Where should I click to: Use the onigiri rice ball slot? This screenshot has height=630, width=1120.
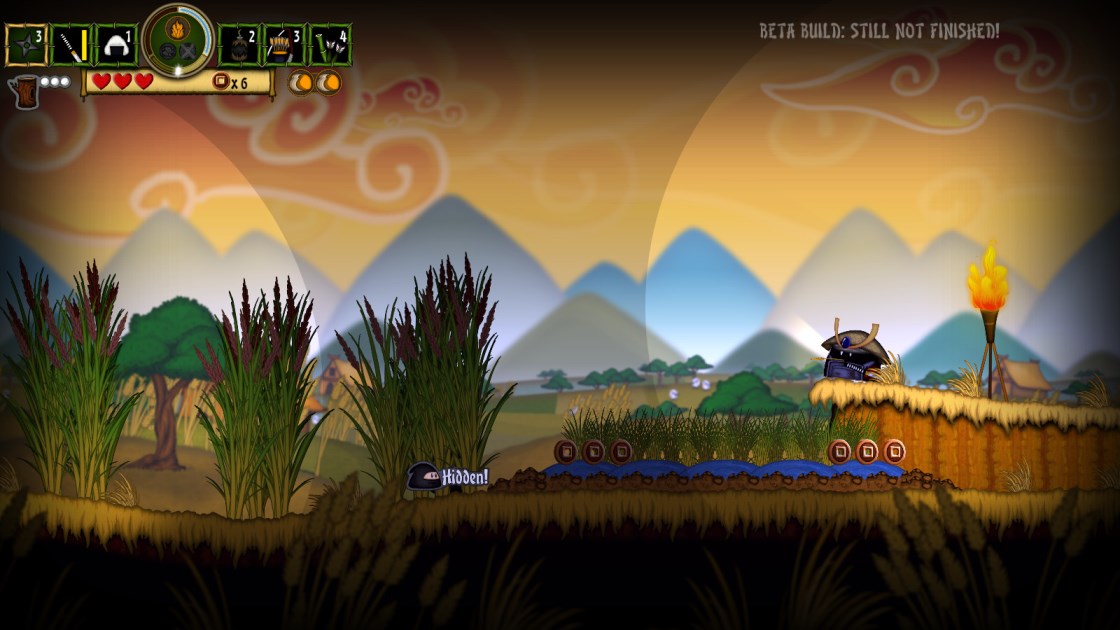click(x=116, y=45)
